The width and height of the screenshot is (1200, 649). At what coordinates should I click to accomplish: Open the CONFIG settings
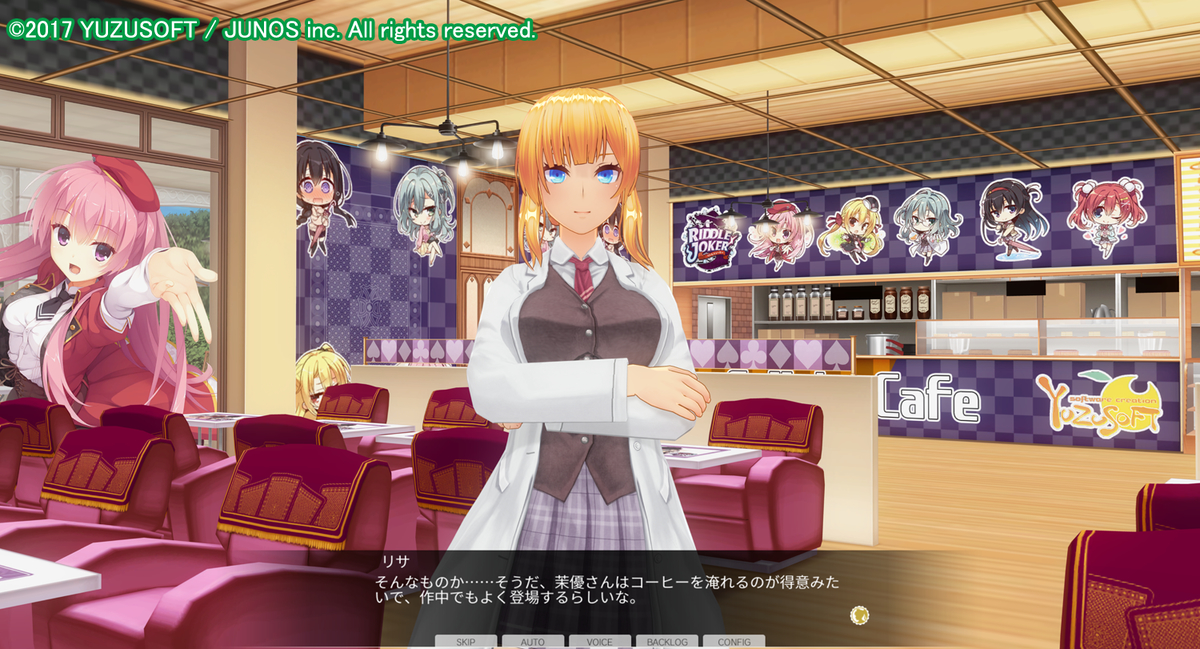(x=734, y=641)
